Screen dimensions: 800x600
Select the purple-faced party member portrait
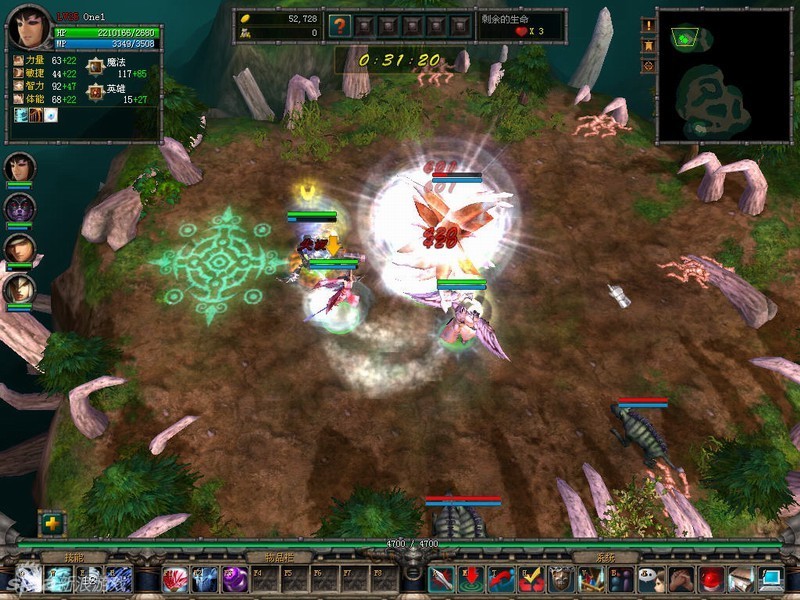(x=19, y=207)
